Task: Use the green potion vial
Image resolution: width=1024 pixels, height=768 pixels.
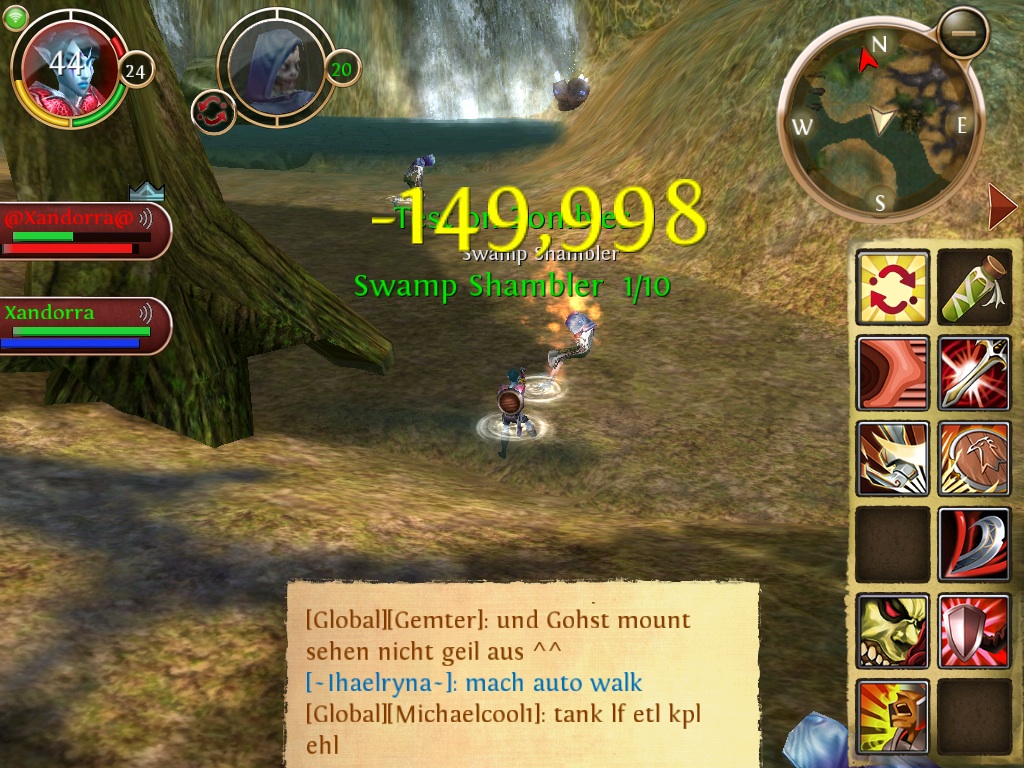Action: point(975,287)
